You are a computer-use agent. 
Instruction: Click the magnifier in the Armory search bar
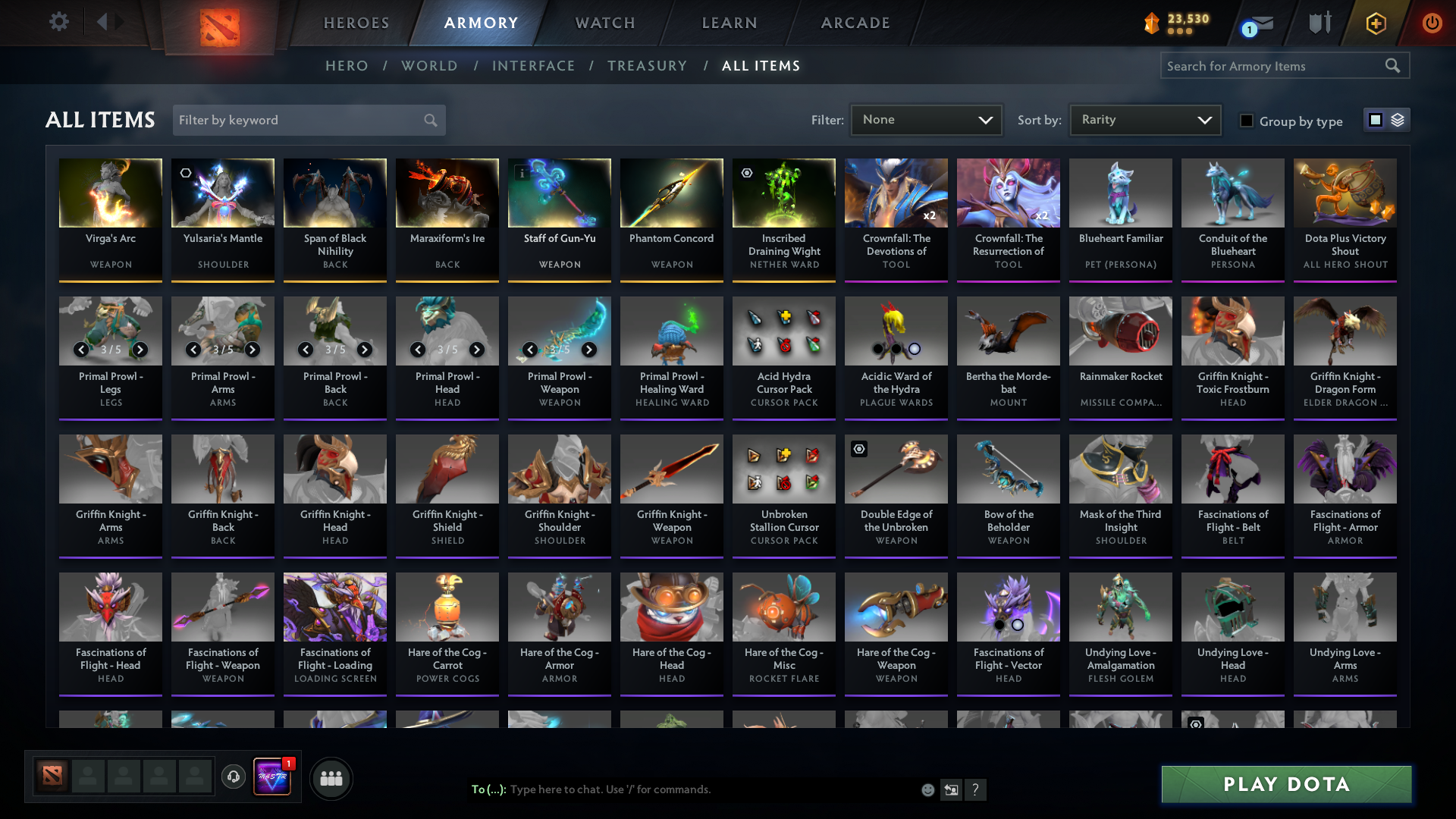point(1394,65)
